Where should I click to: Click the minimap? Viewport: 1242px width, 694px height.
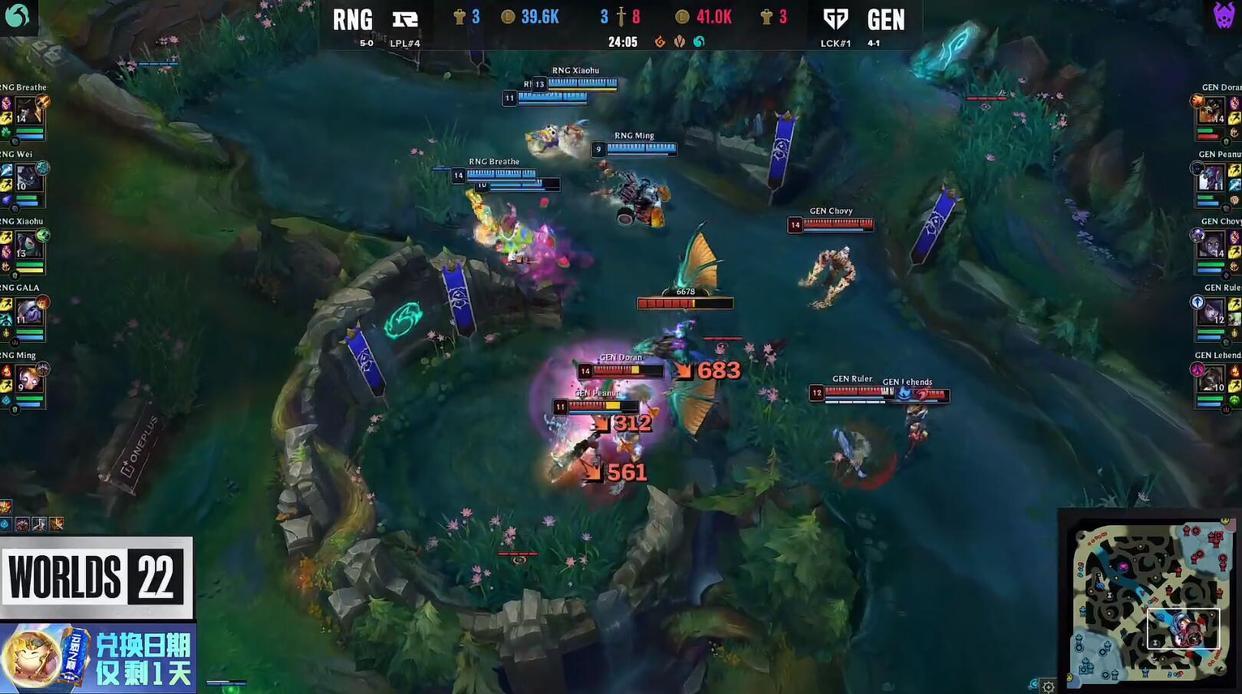[x=1149, y=600]
